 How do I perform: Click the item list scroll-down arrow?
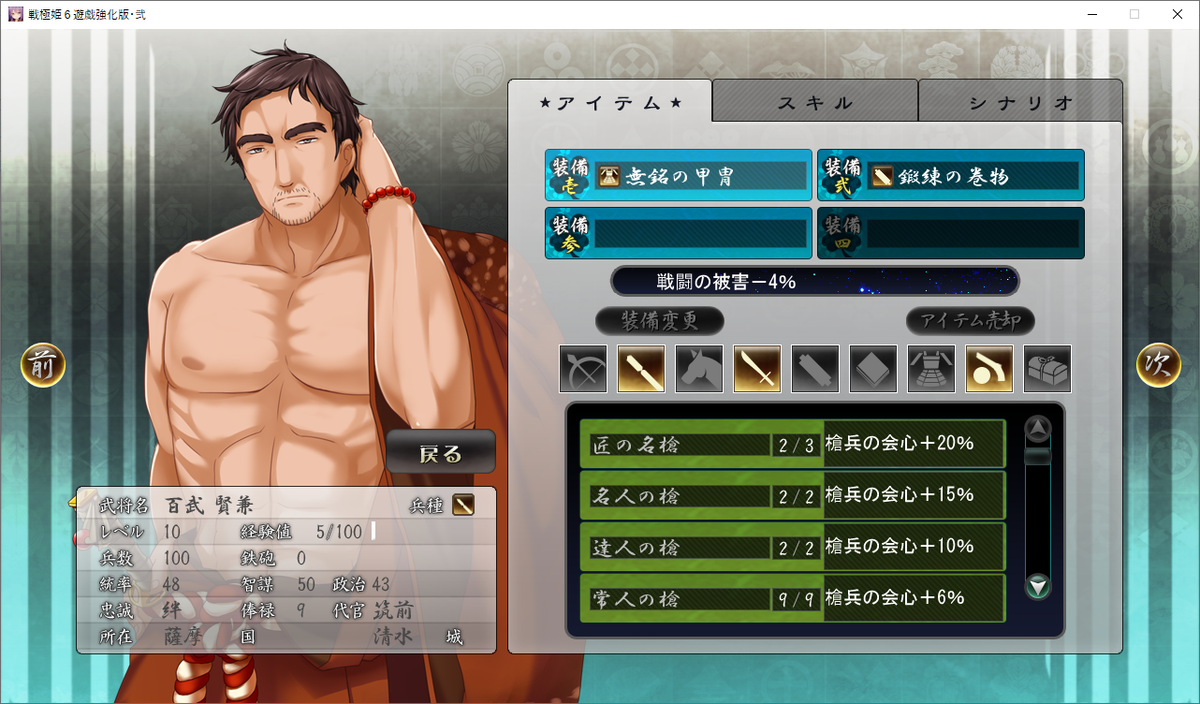point(1039,587)
